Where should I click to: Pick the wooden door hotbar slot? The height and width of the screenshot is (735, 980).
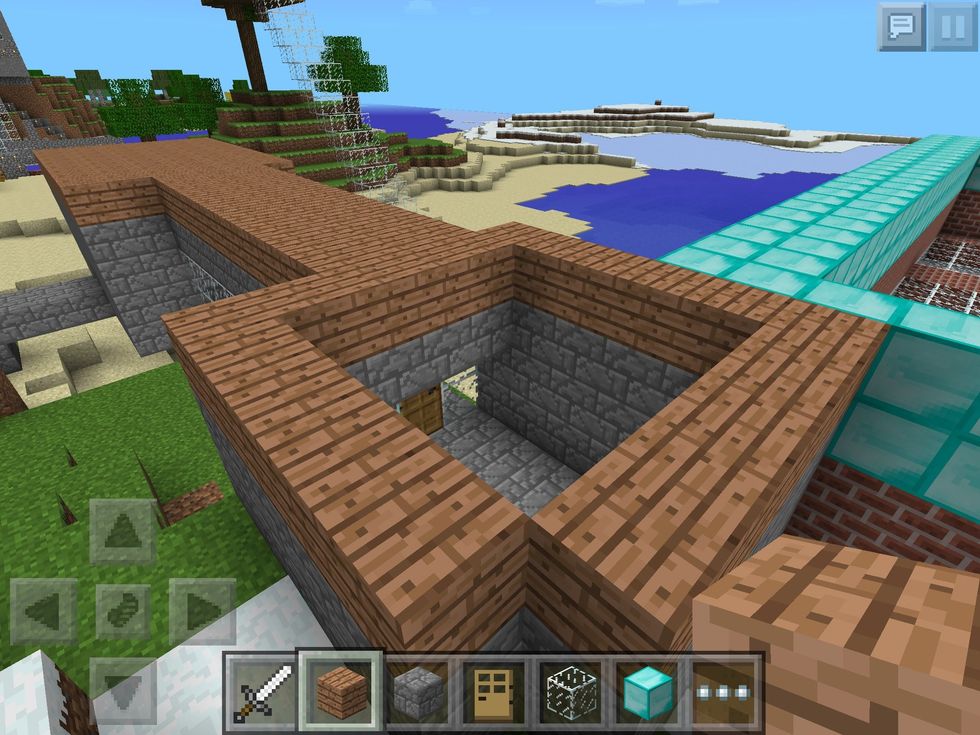click(x=493, y=692)
